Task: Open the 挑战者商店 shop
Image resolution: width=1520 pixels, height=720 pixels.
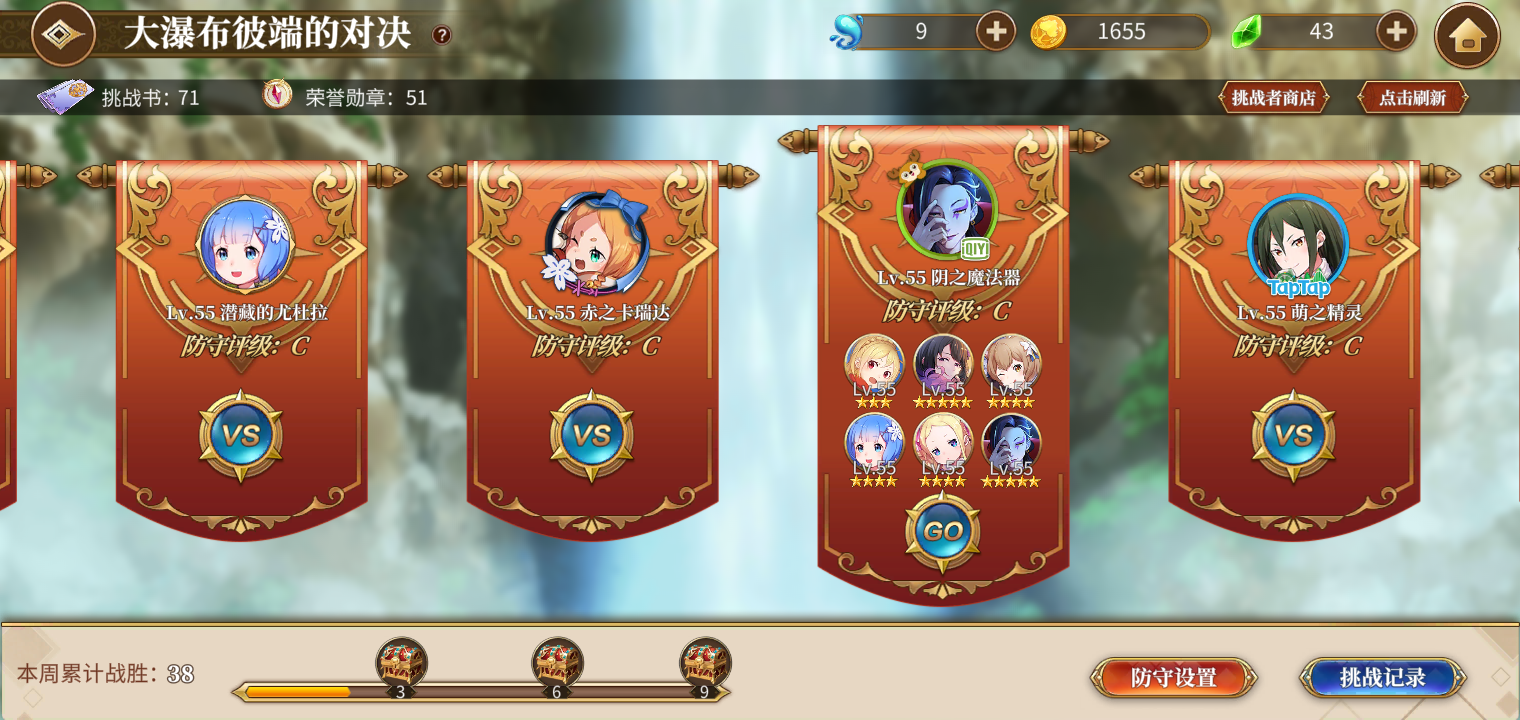Action: [x=1272, y=97]
